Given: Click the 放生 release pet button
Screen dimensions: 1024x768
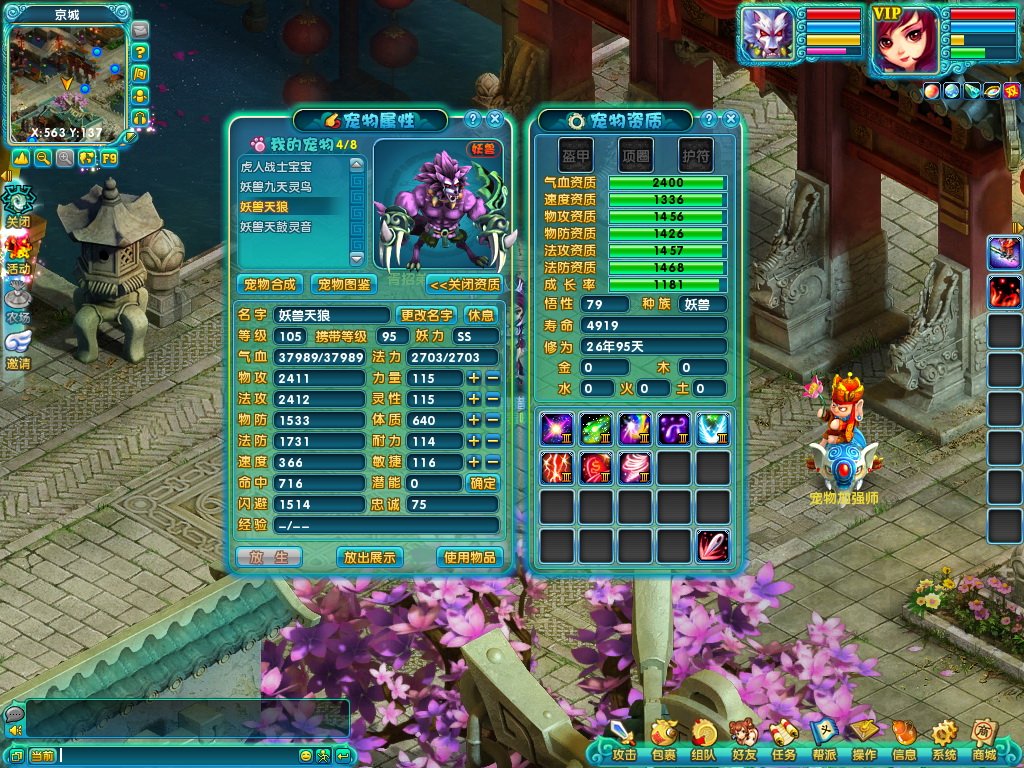Looking at the screenshot, I should pos(269,557).
